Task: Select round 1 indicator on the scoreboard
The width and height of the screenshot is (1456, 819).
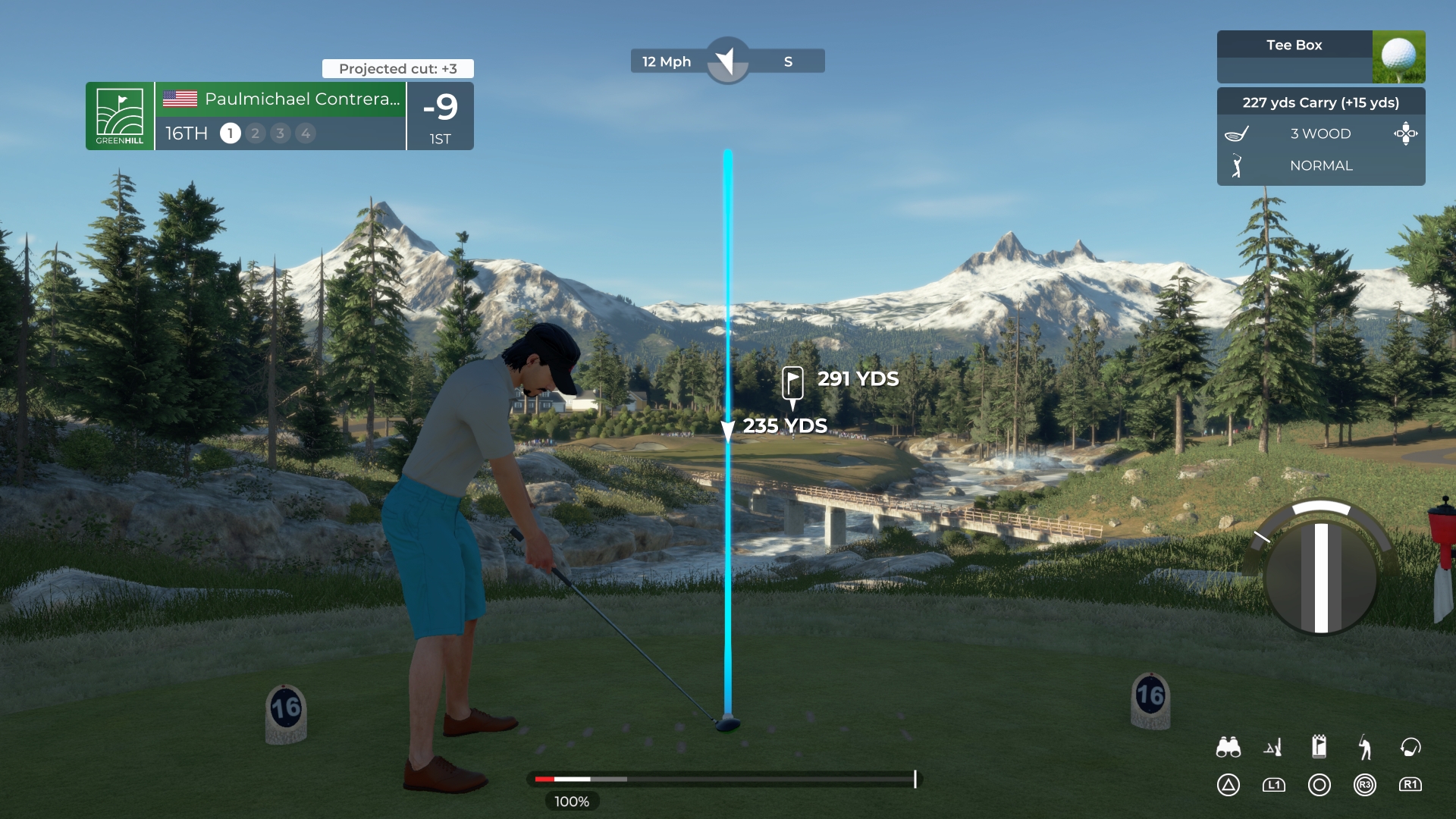Action: pyautogui.click(x=231, y=133)
